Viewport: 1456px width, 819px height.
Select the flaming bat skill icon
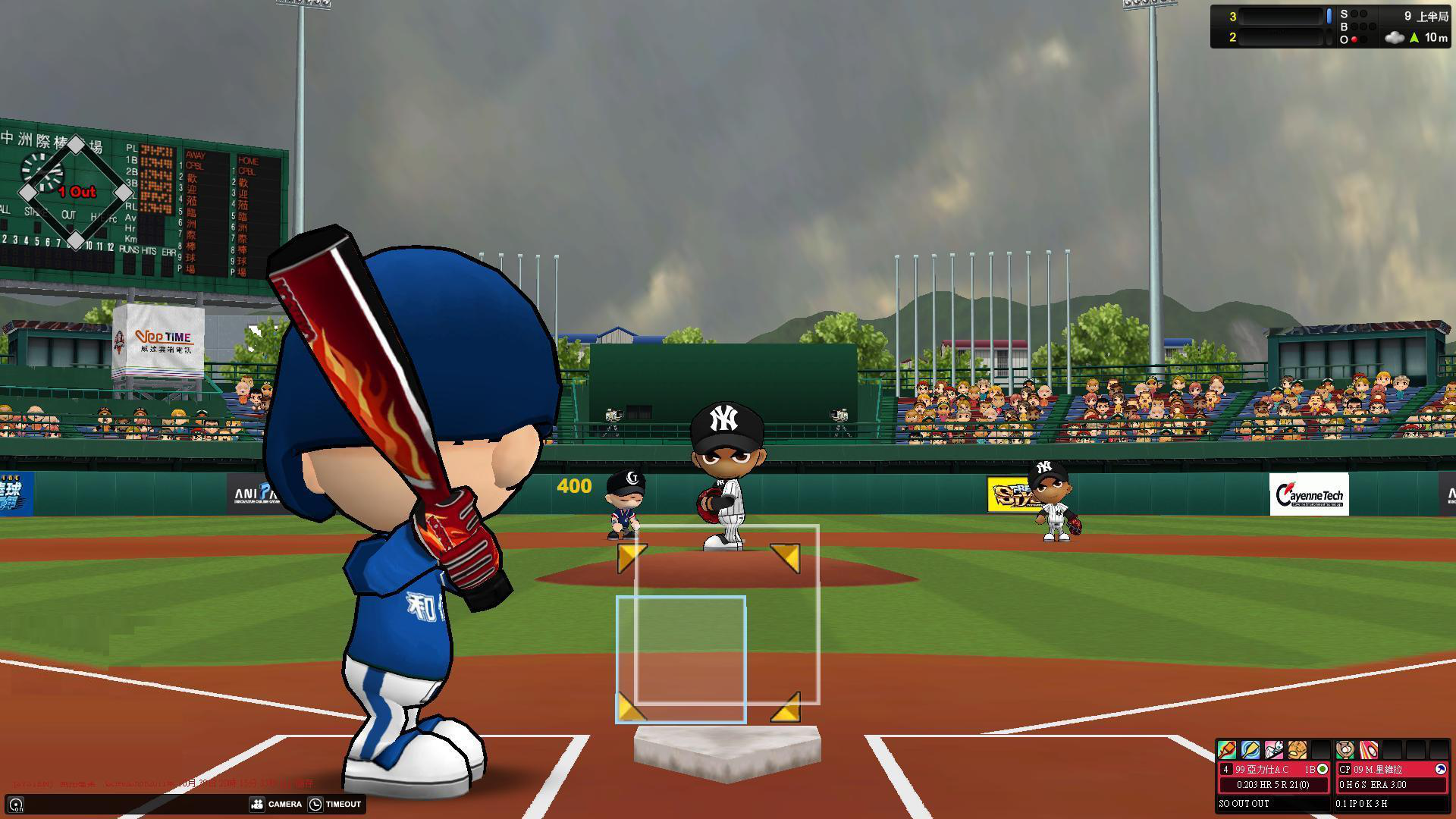(x=1226, y=750)
